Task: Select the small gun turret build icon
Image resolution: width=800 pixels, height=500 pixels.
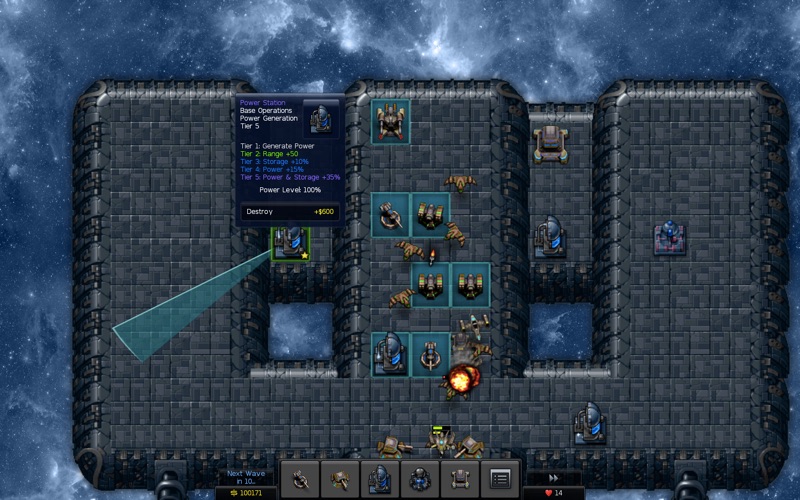Action: [299, 478]
